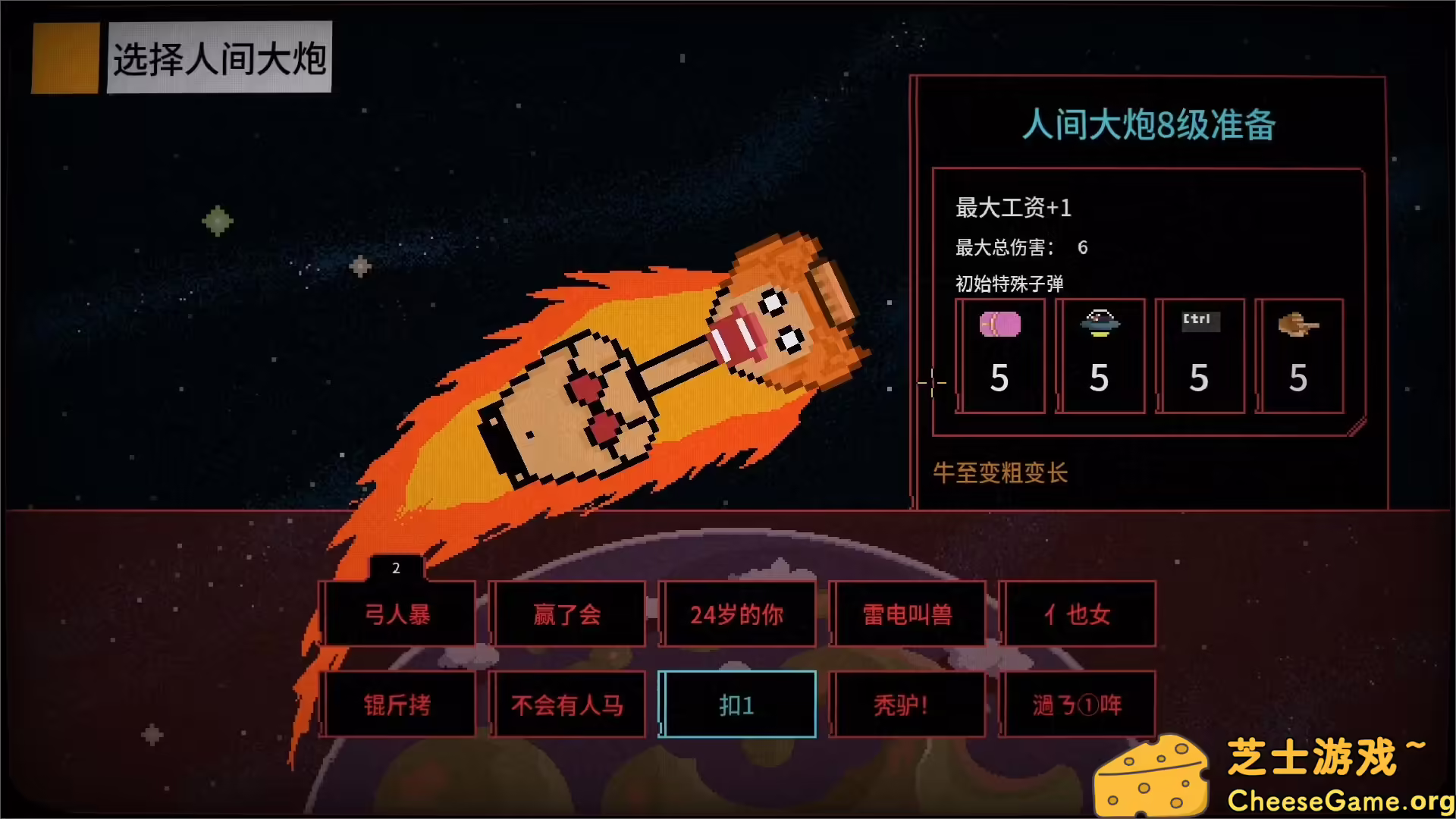The height and width of the screenshot is (819, 1456).
Task: Select the pink pill special bullet icon
Action: click(999, 355)
